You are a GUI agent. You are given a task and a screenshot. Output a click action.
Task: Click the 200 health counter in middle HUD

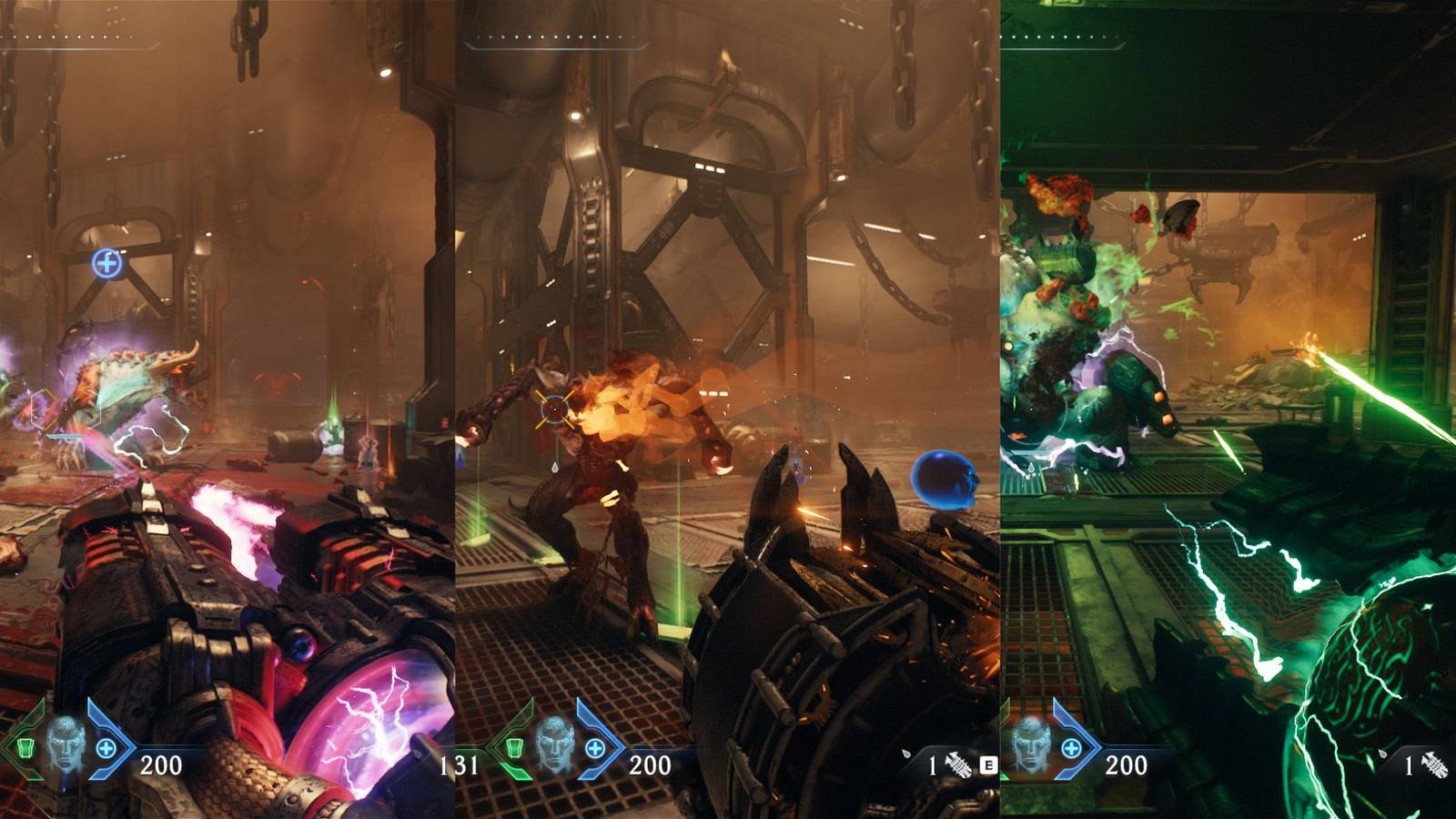[x=650, y=765]
